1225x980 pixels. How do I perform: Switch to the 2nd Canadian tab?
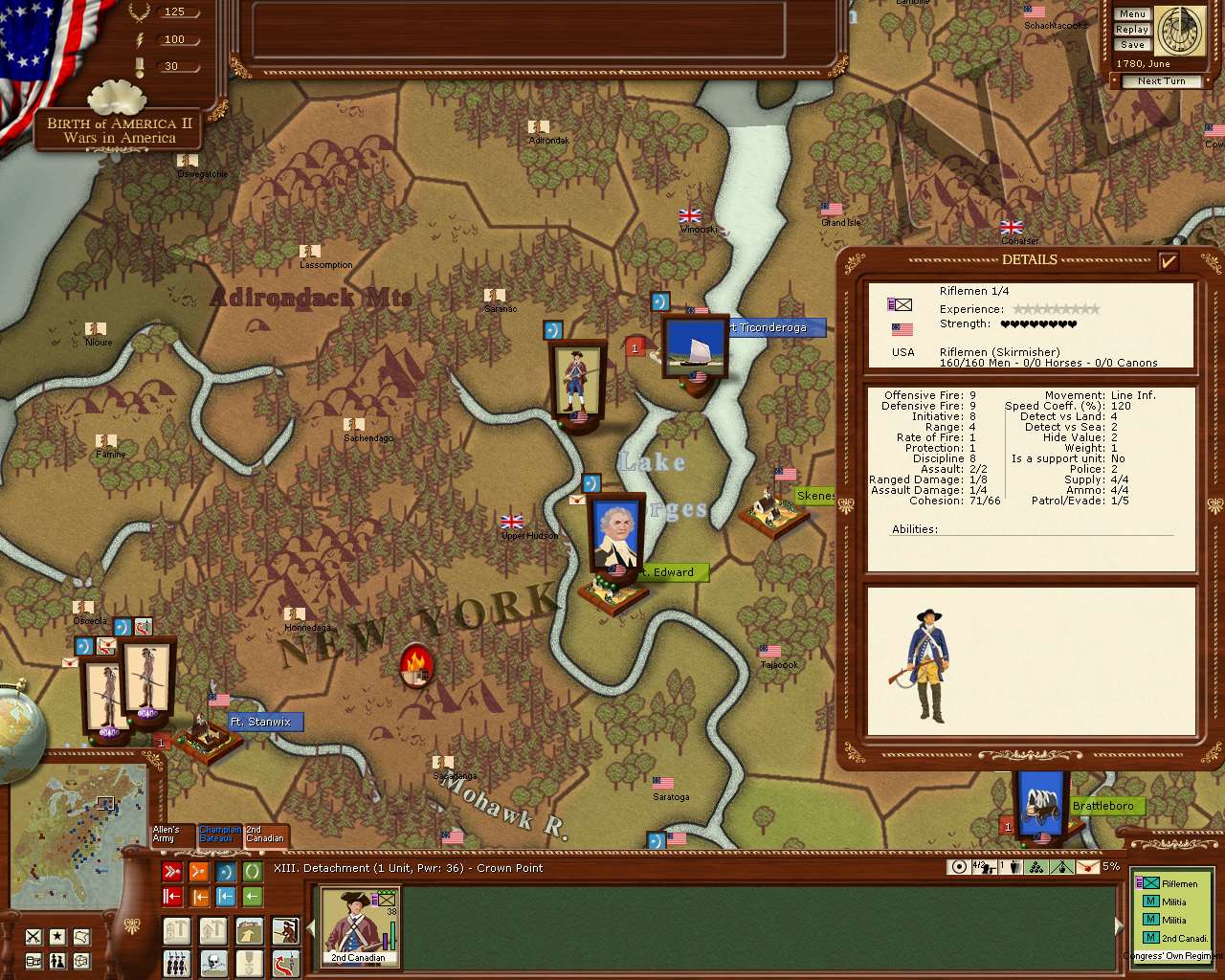coord(265,835)
